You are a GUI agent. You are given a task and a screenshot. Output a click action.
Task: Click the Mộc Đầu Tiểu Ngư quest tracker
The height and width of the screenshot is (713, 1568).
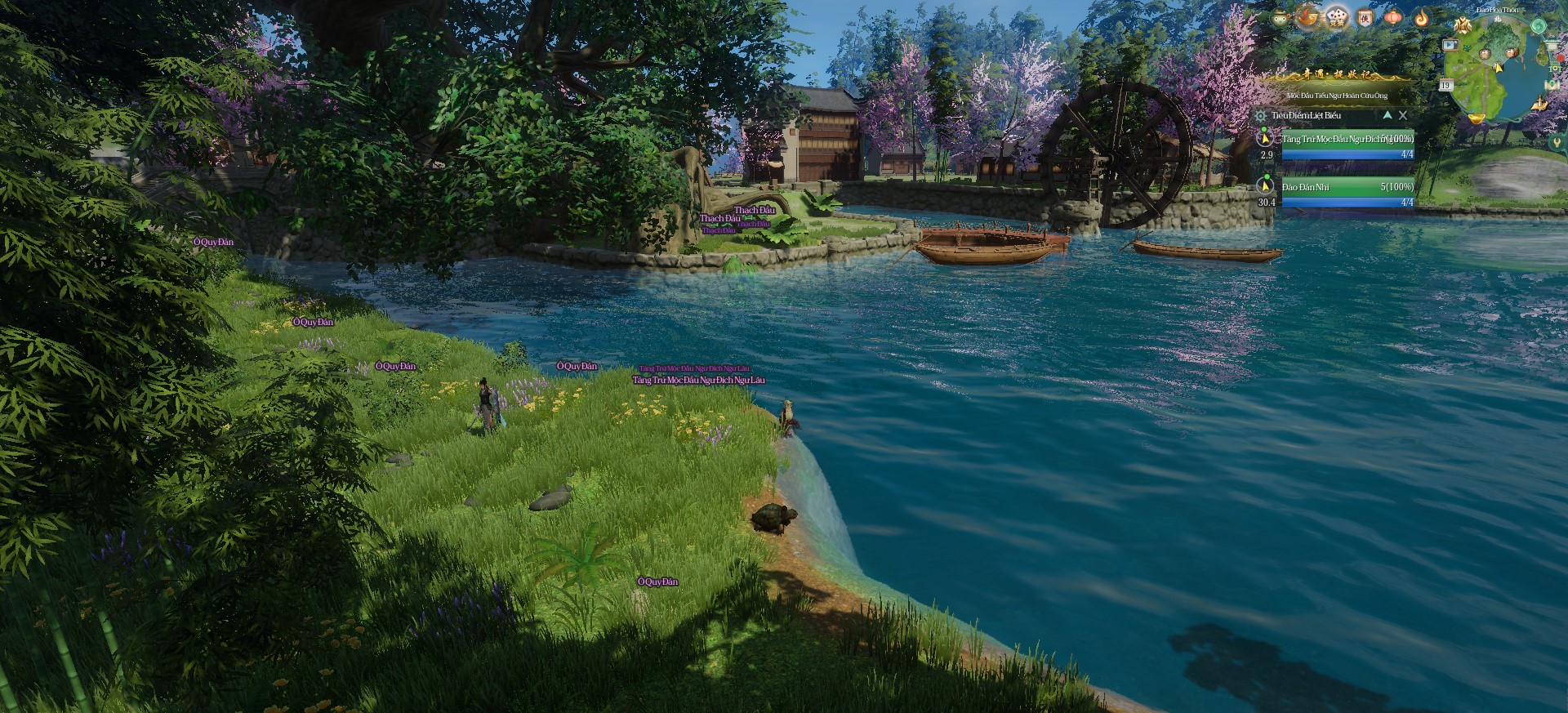(1337, 96)
